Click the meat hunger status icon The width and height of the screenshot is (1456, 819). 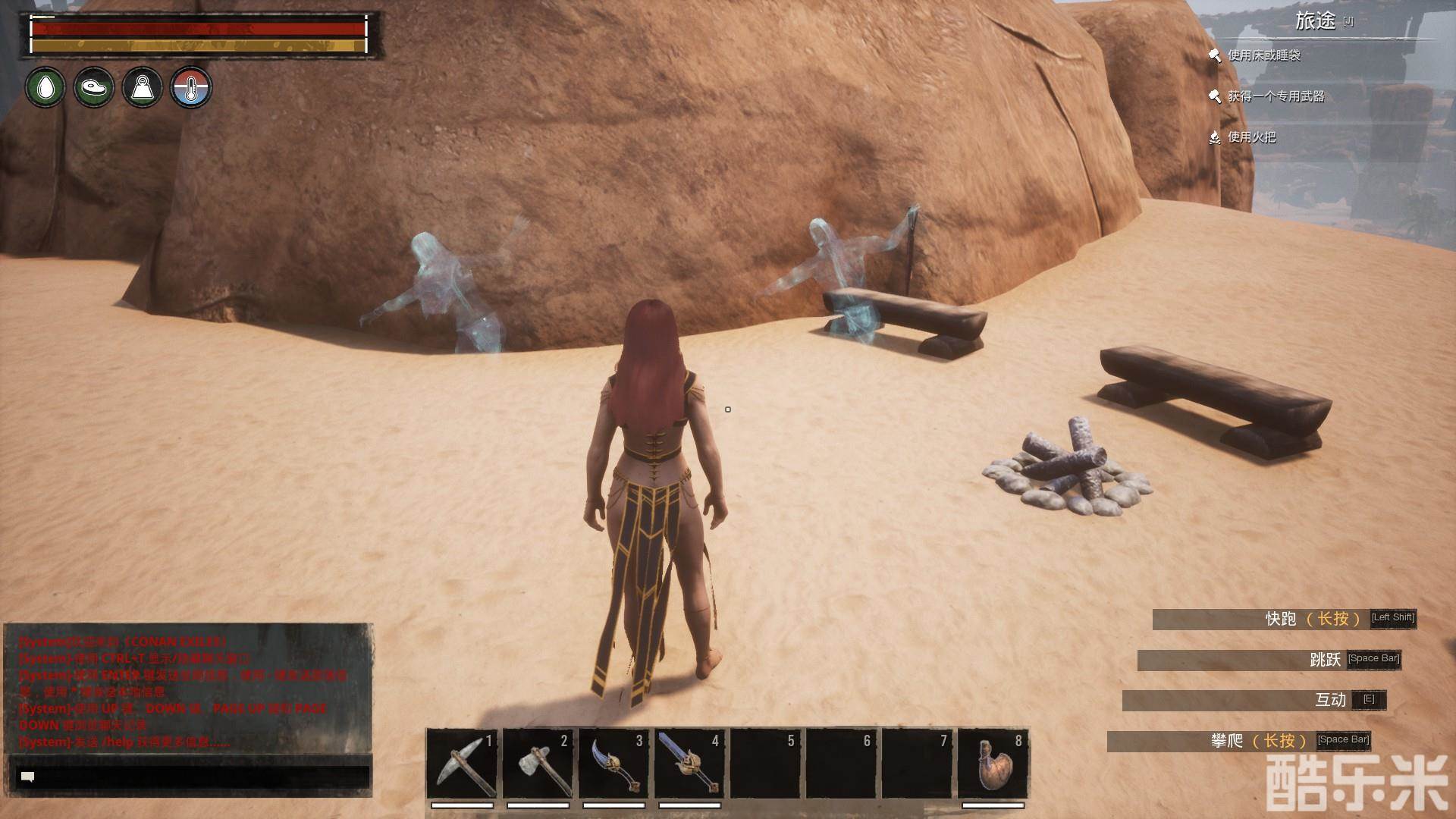click(94, 88)
